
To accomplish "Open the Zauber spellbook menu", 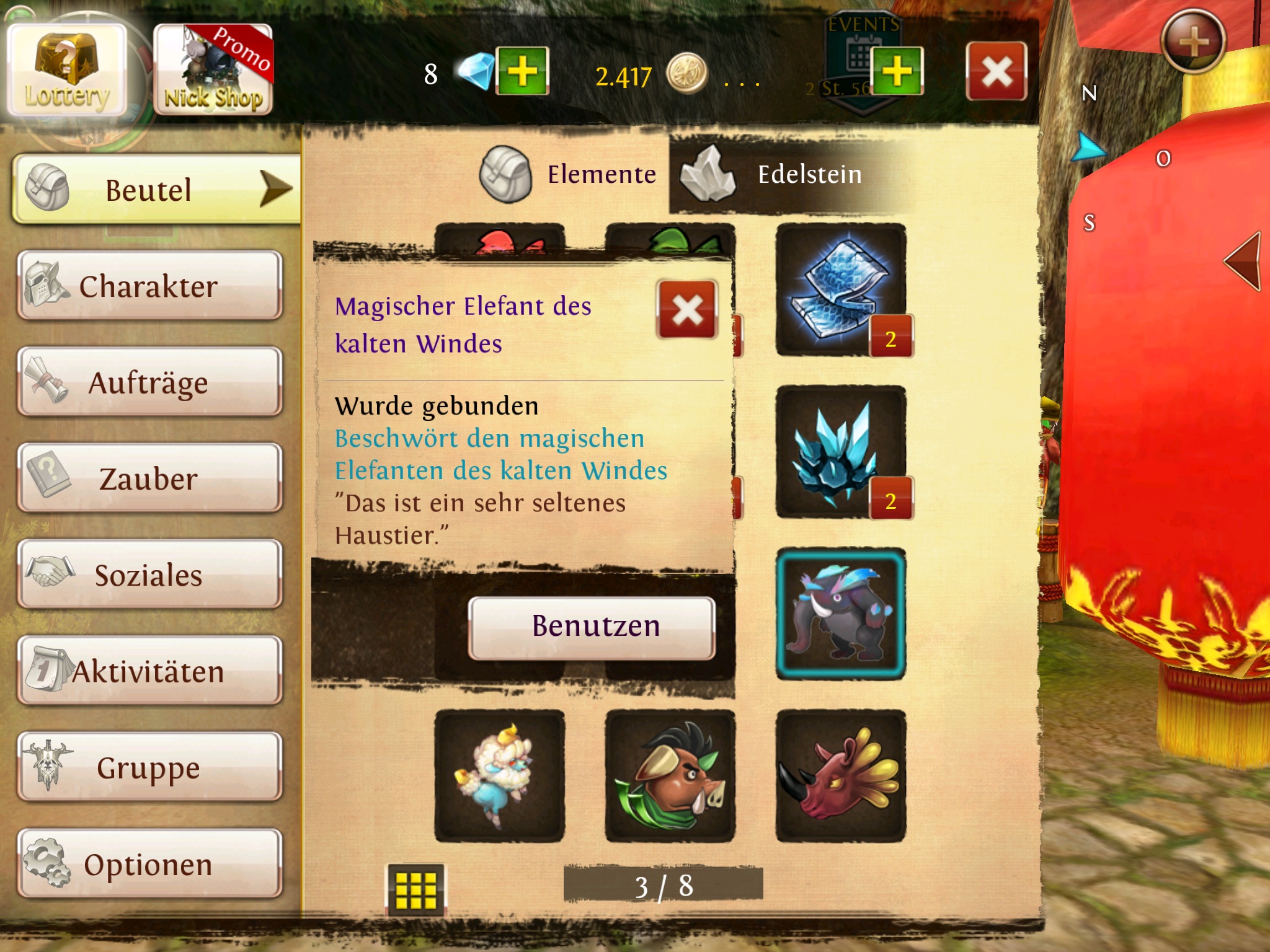I will tap(149, 478).
